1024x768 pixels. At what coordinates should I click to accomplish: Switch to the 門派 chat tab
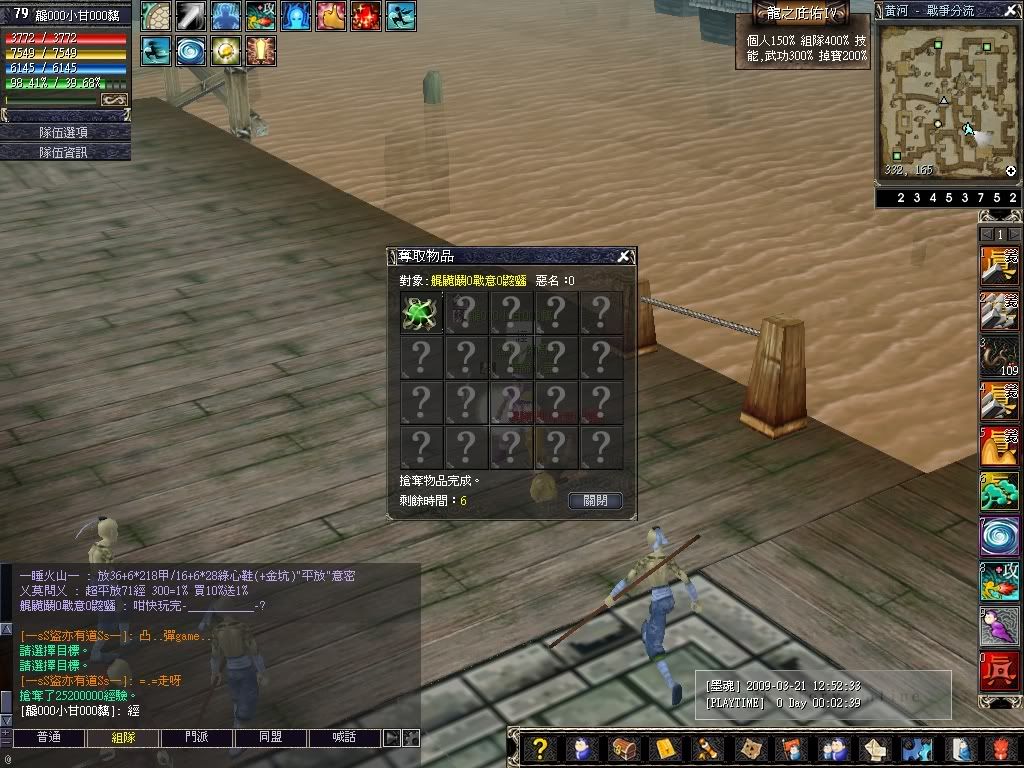pyautogui.click(x=197, y=738)
